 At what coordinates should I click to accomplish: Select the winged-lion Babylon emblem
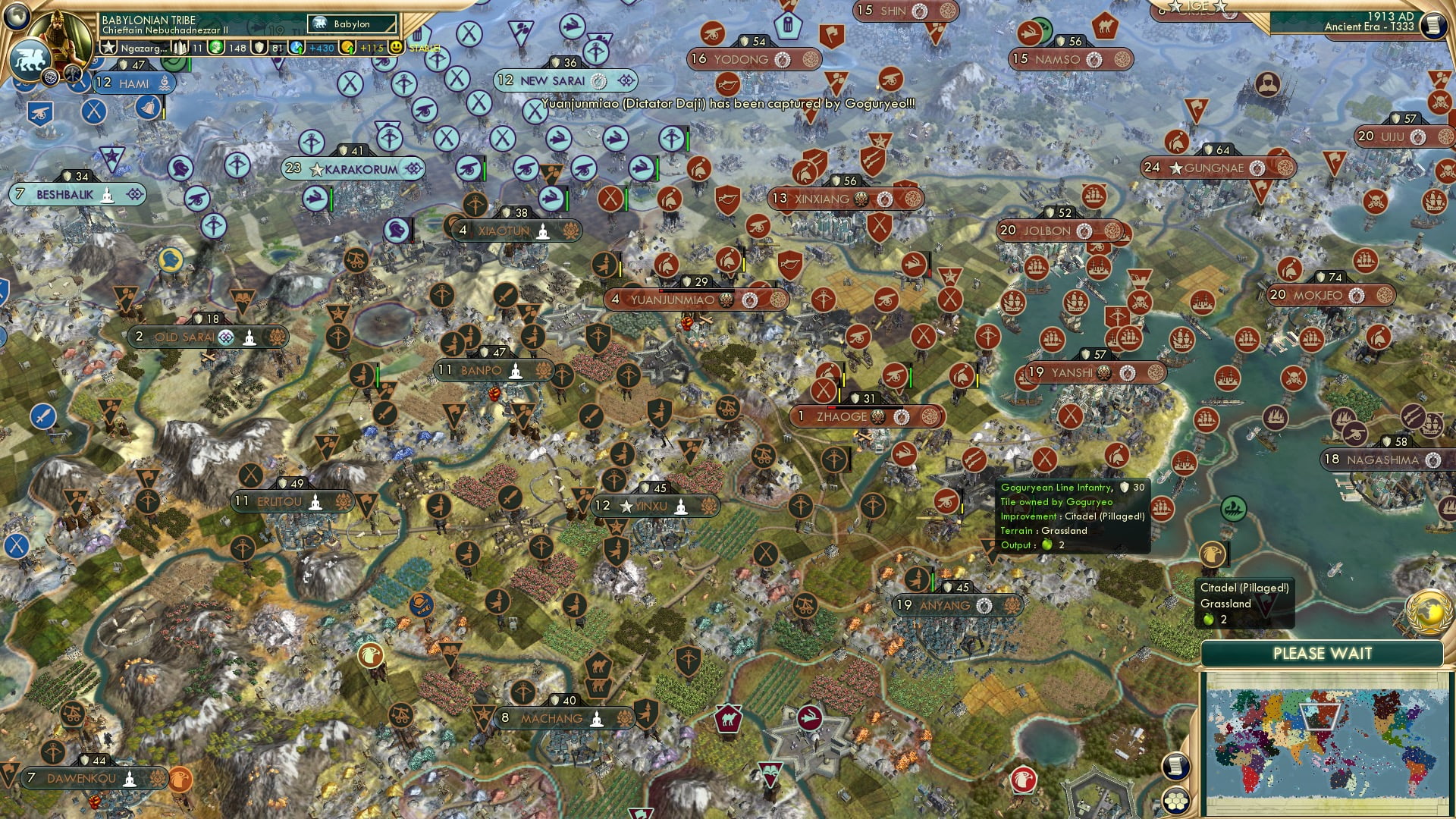pyautogui.click(x=30, y=57)
